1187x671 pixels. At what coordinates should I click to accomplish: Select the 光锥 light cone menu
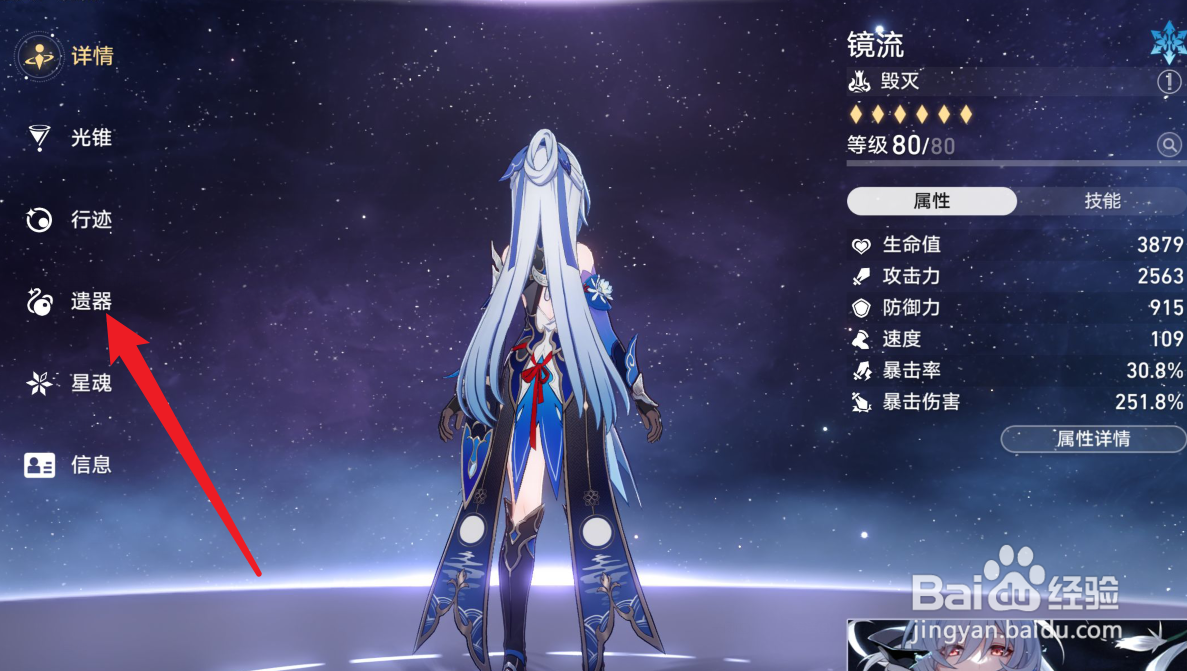pos(70,138)
